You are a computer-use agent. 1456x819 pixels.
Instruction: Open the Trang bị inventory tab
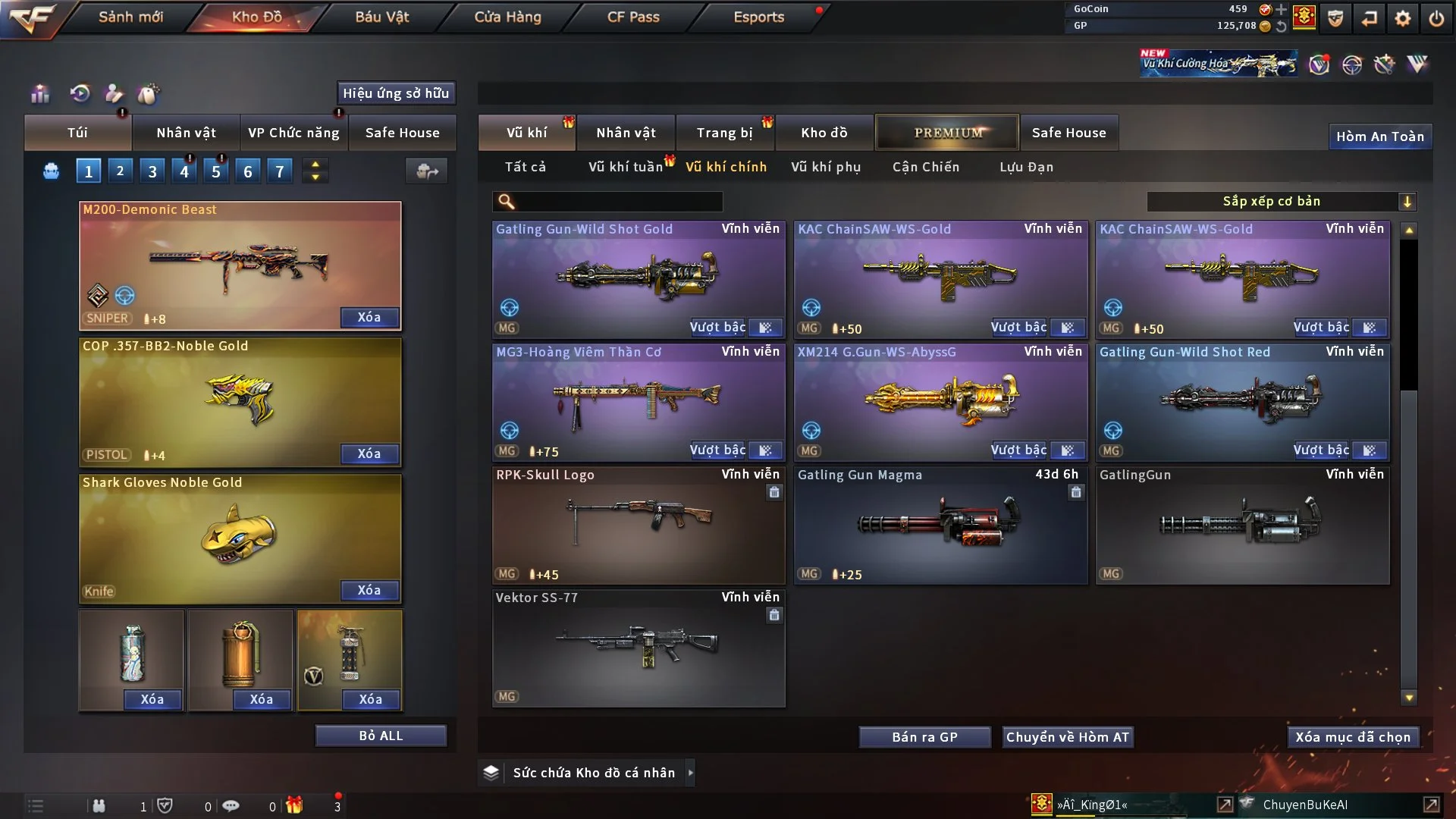click(x=724, y=133)
